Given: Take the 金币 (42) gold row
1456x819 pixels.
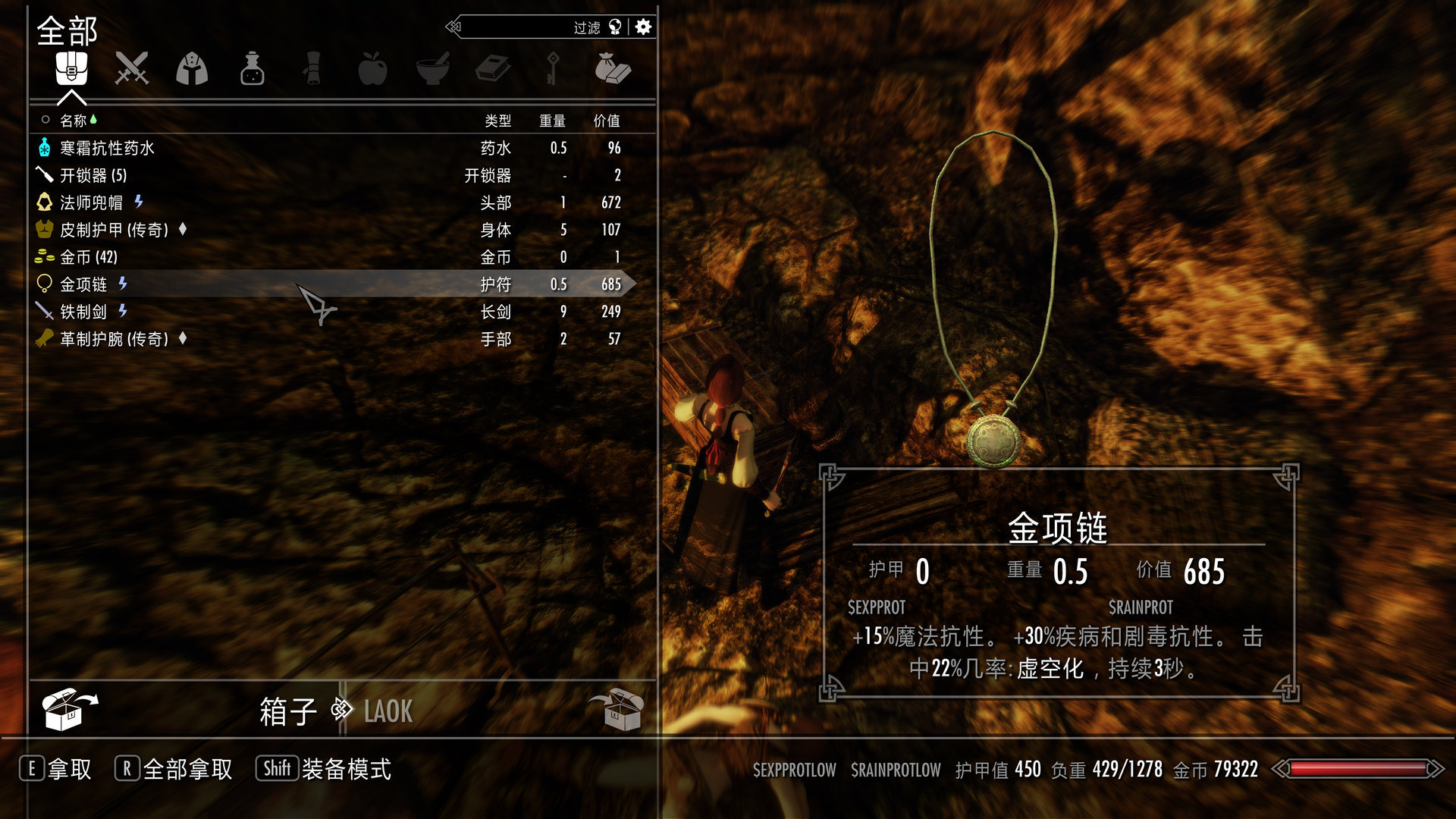Looking at the screenshot, I should click(x=89, y=257).
